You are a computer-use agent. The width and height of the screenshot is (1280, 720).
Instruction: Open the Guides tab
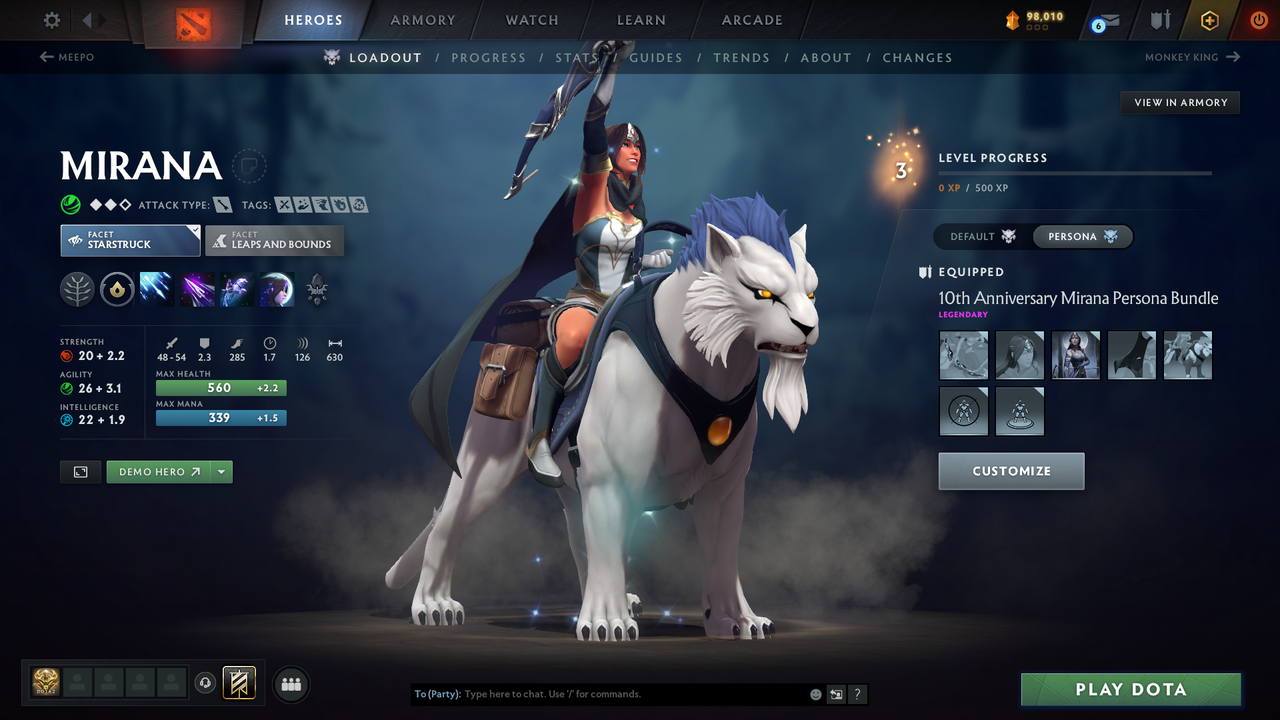point(656,58)
